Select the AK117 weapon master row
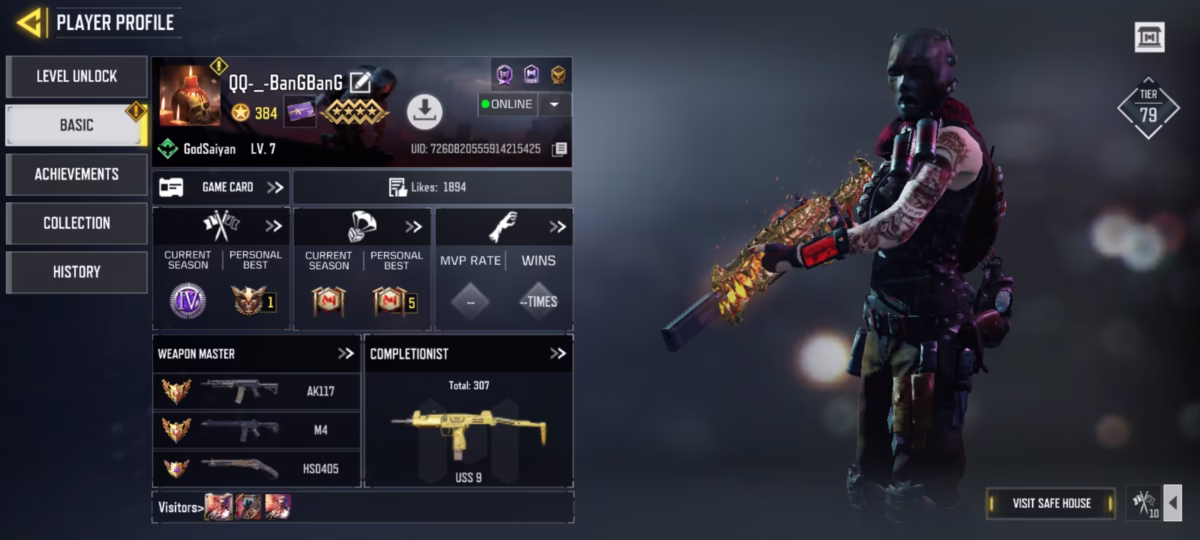Image resolution: width=1200 pixels, height=540 pixels. point(256,391)
